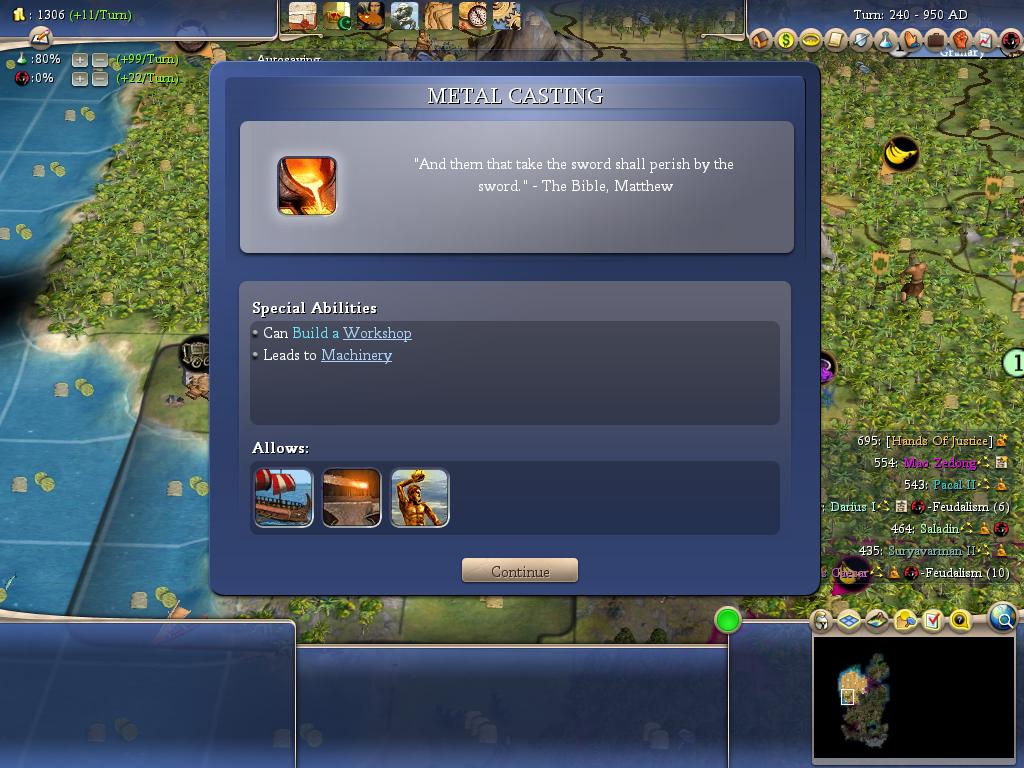This screenshot has width=1024, height=768.
Task: Switch to the globe view
Action: click(x=1003, y=619)
